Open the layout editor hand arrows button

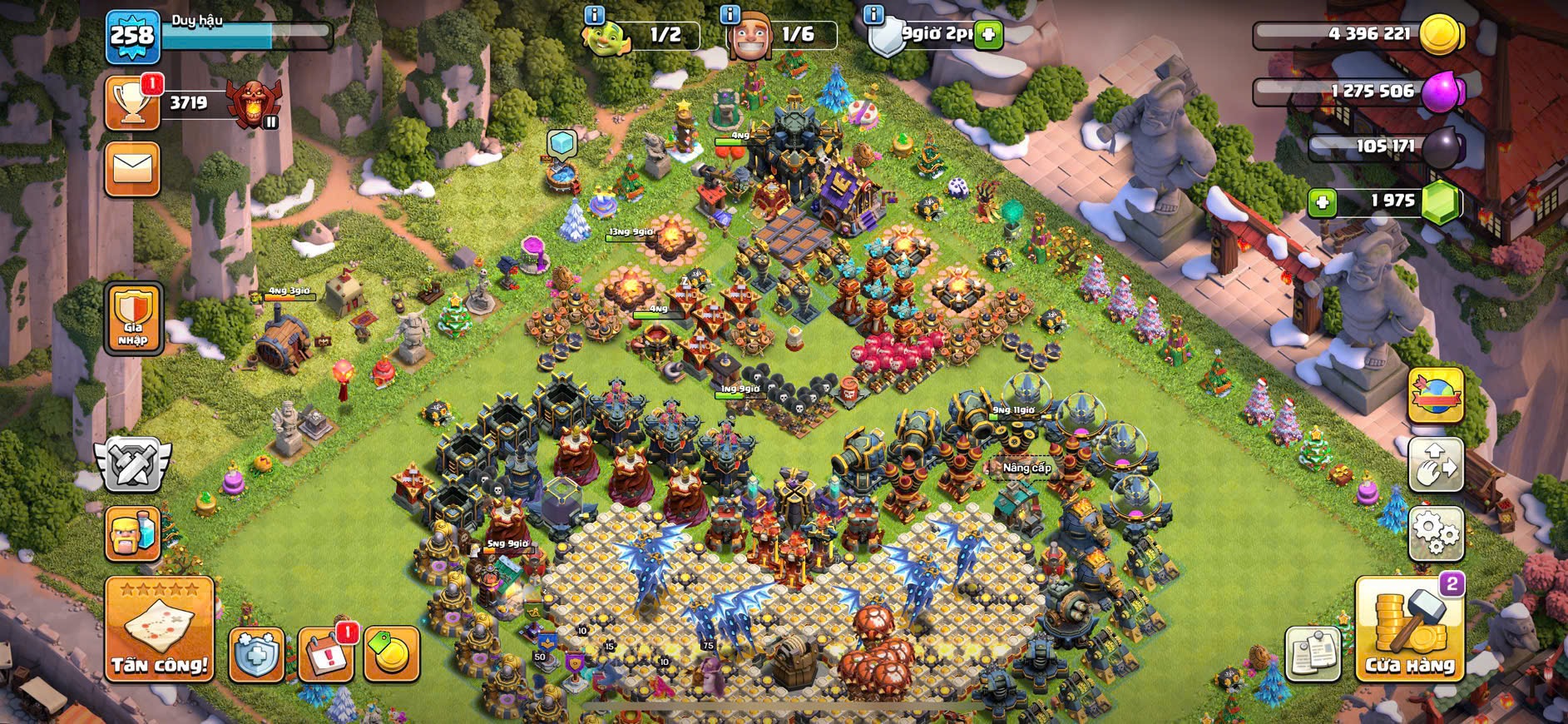point(1436,465)
